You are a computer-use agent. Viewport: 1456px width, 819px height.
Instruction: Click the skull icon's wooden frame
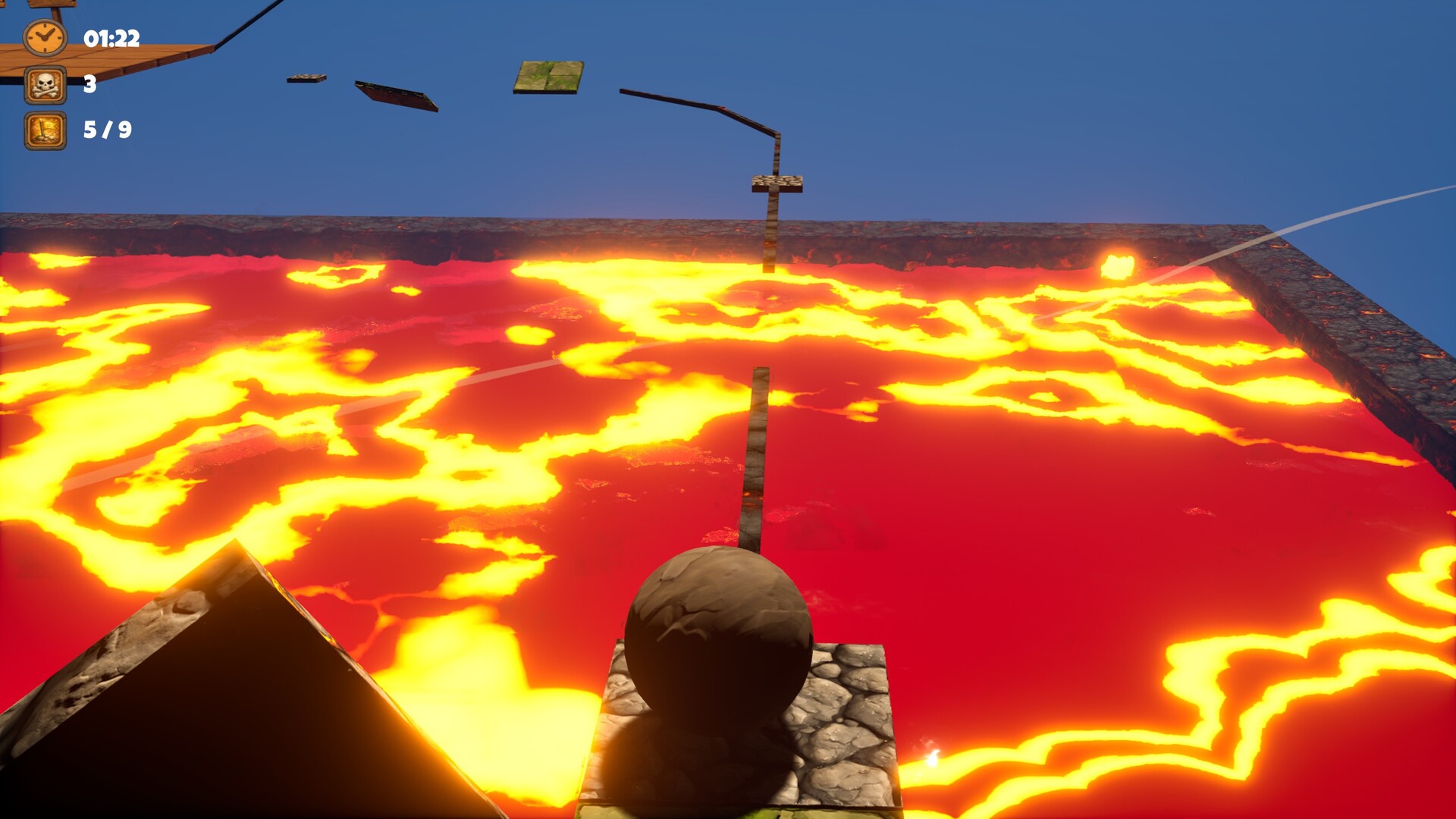30,83
